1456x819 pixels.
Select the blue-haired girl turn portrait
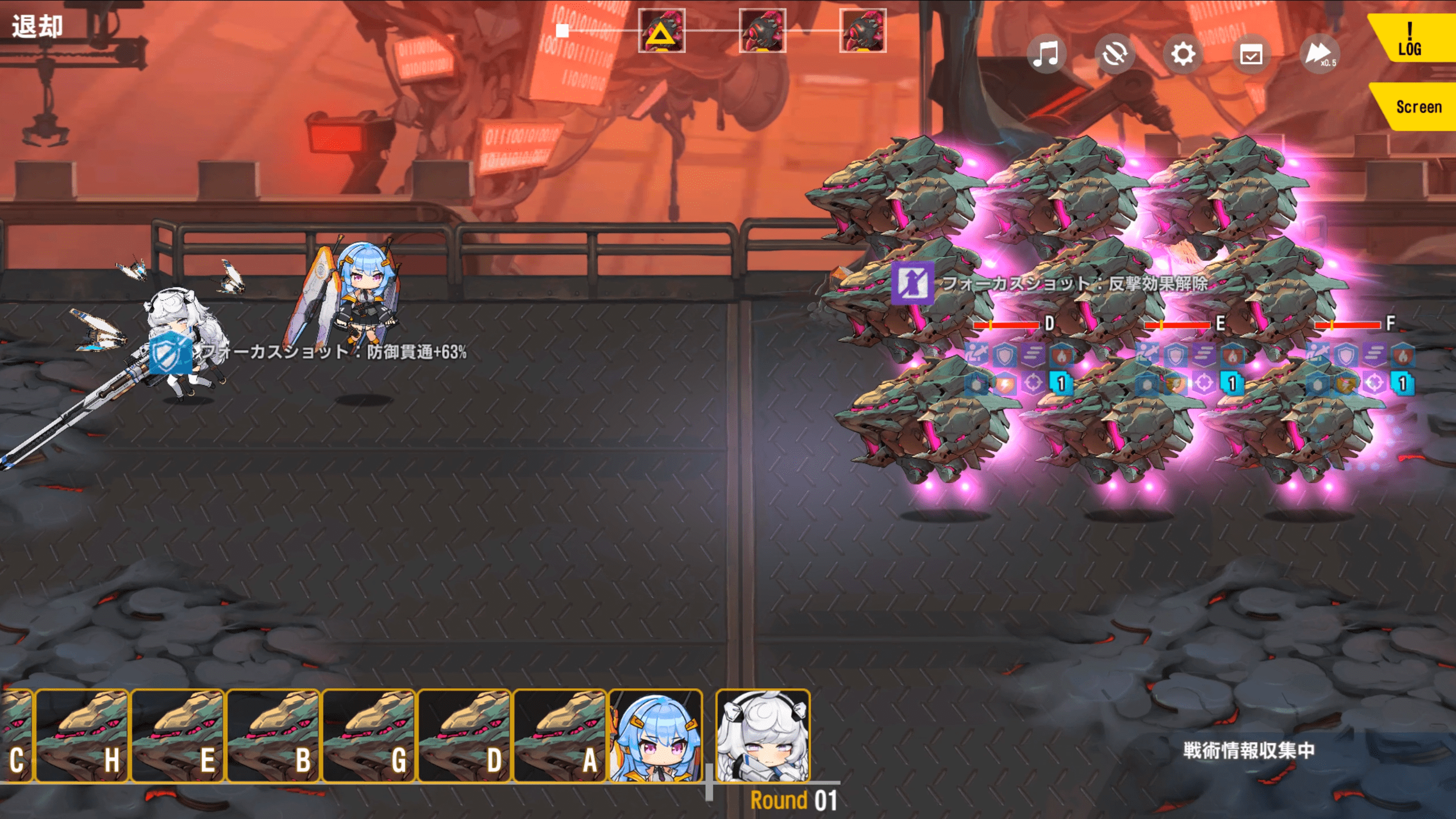pyautogui.click(x=655, y=736)
